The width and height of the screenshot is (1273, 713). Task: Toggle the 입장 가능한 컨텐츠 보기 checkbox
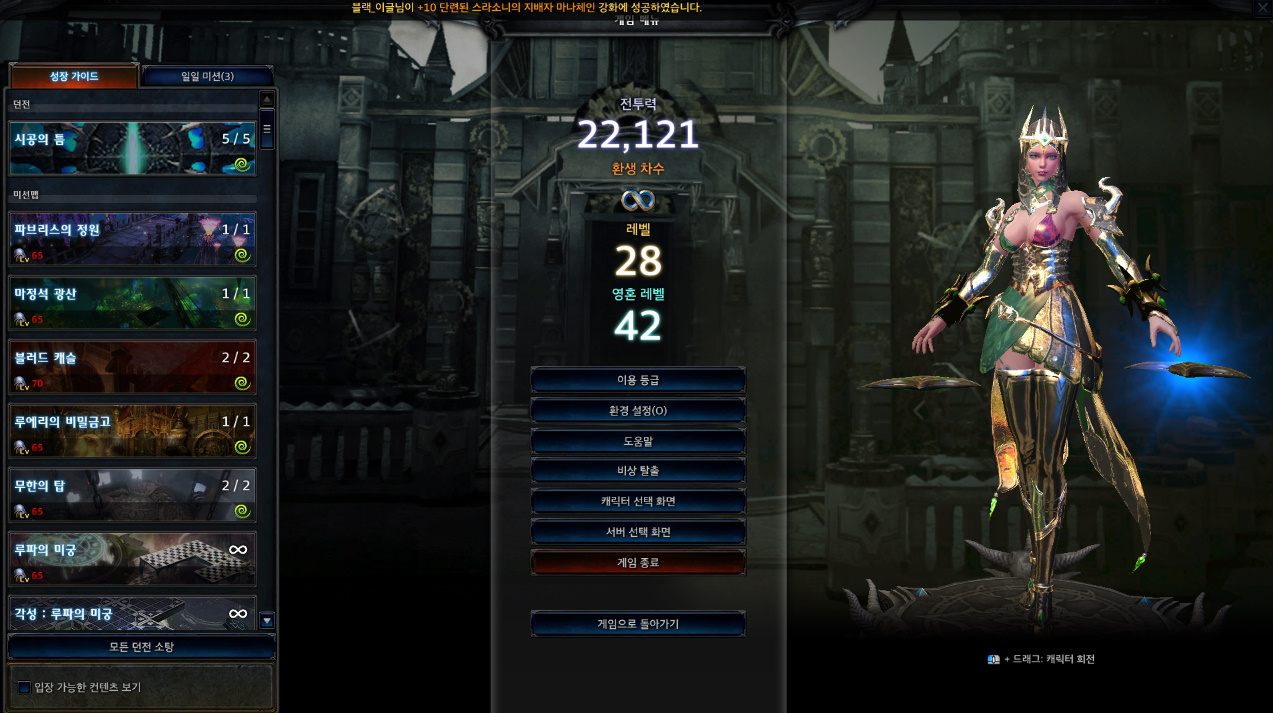pyautogui.click(x=25, y=688)
